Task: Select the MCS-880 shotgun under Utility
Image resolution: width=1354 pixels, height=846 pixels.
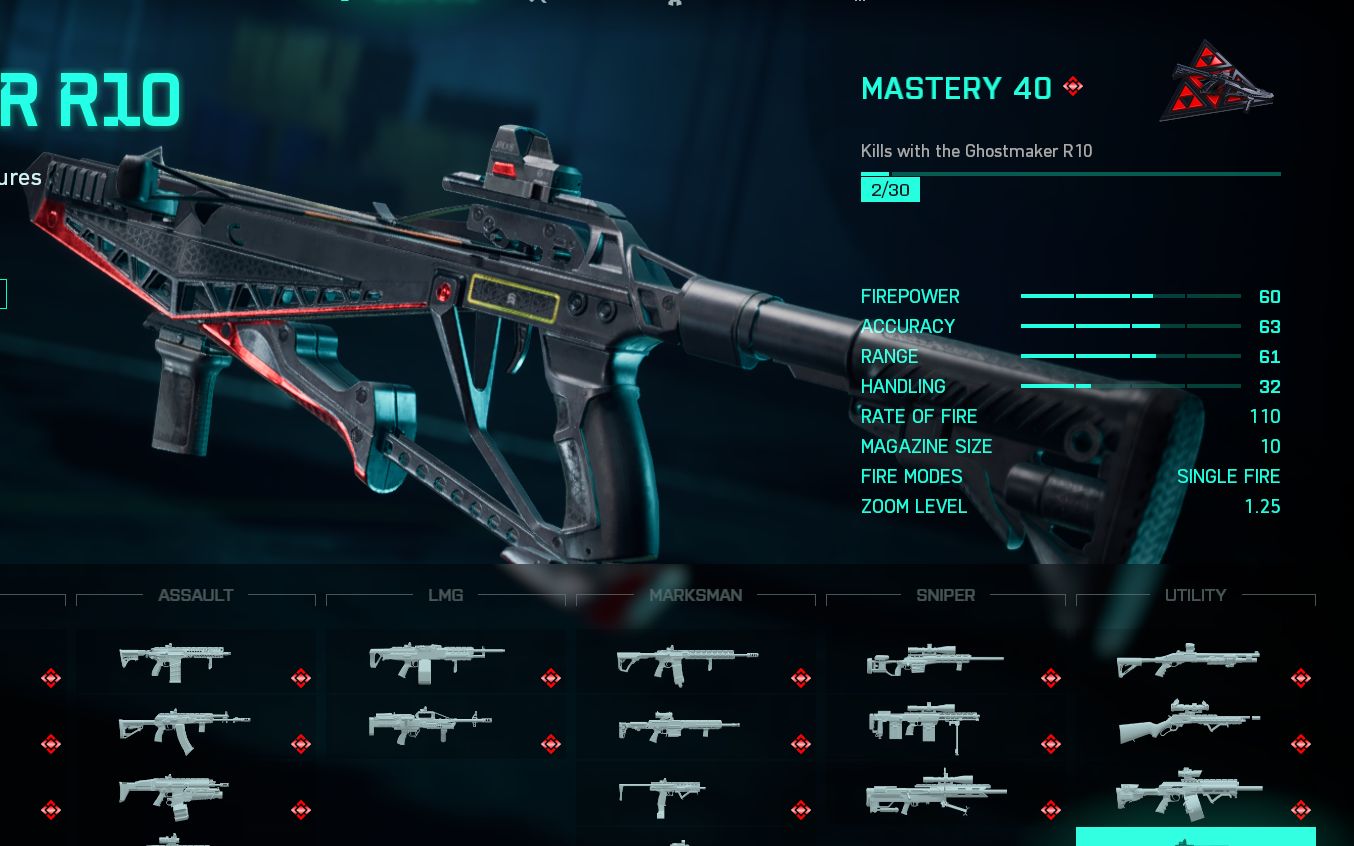Action: 1188,661
